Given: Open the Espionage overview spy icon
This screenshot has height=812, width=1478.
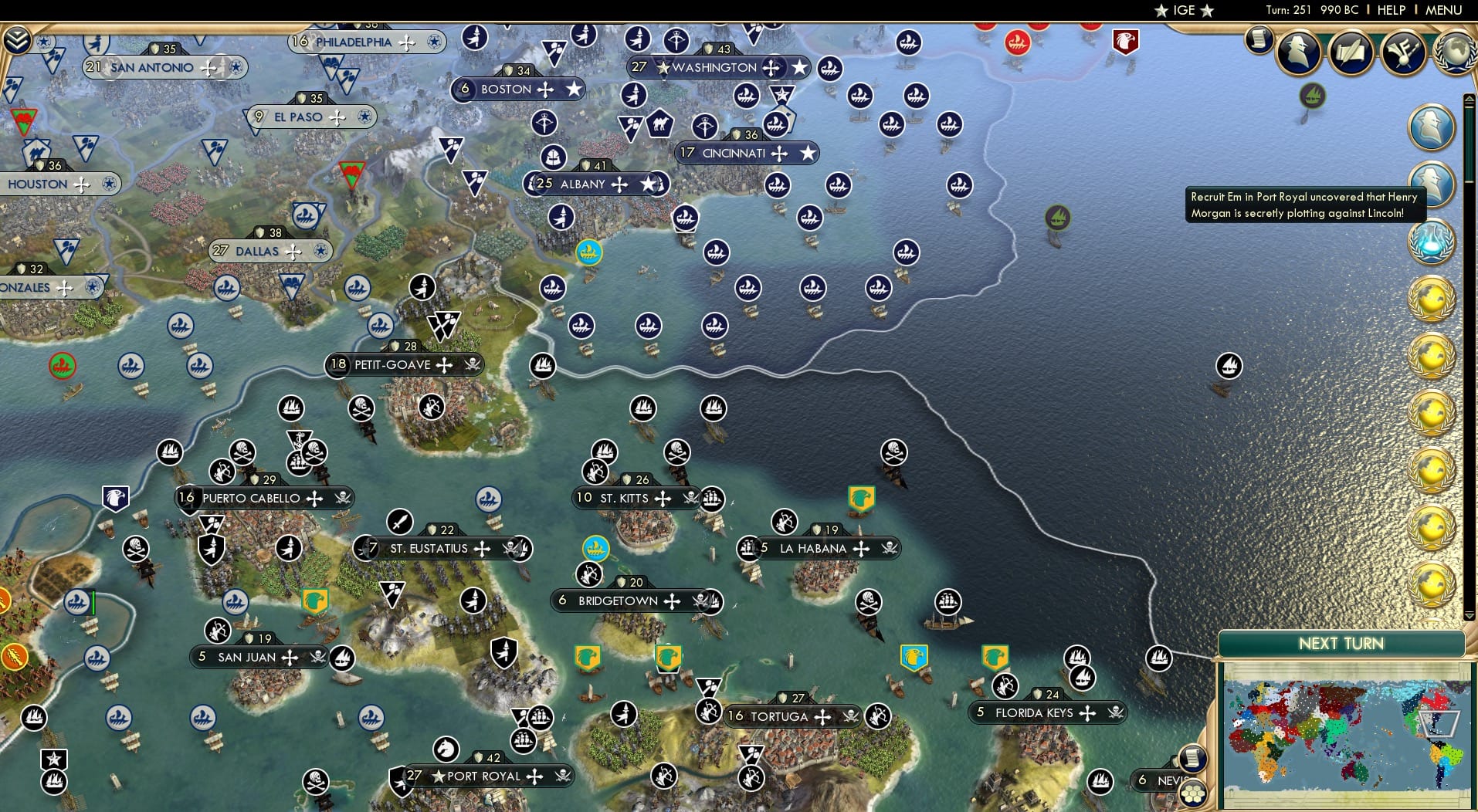Looking at the screenshot, I should coord(1297,52).
